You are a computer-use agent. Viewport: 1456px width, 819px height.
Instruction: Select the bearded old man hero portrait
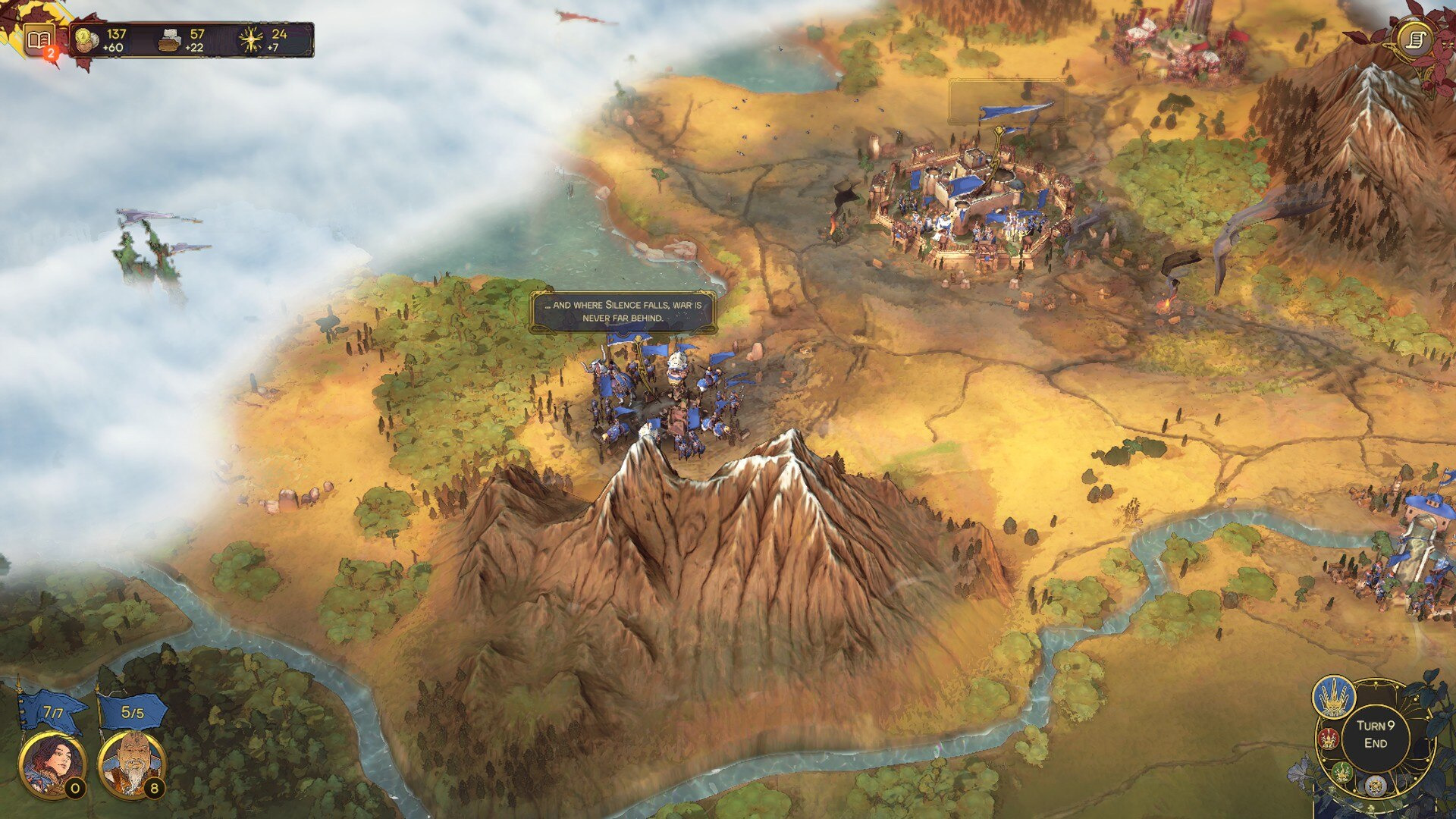(x=131, y=764)
